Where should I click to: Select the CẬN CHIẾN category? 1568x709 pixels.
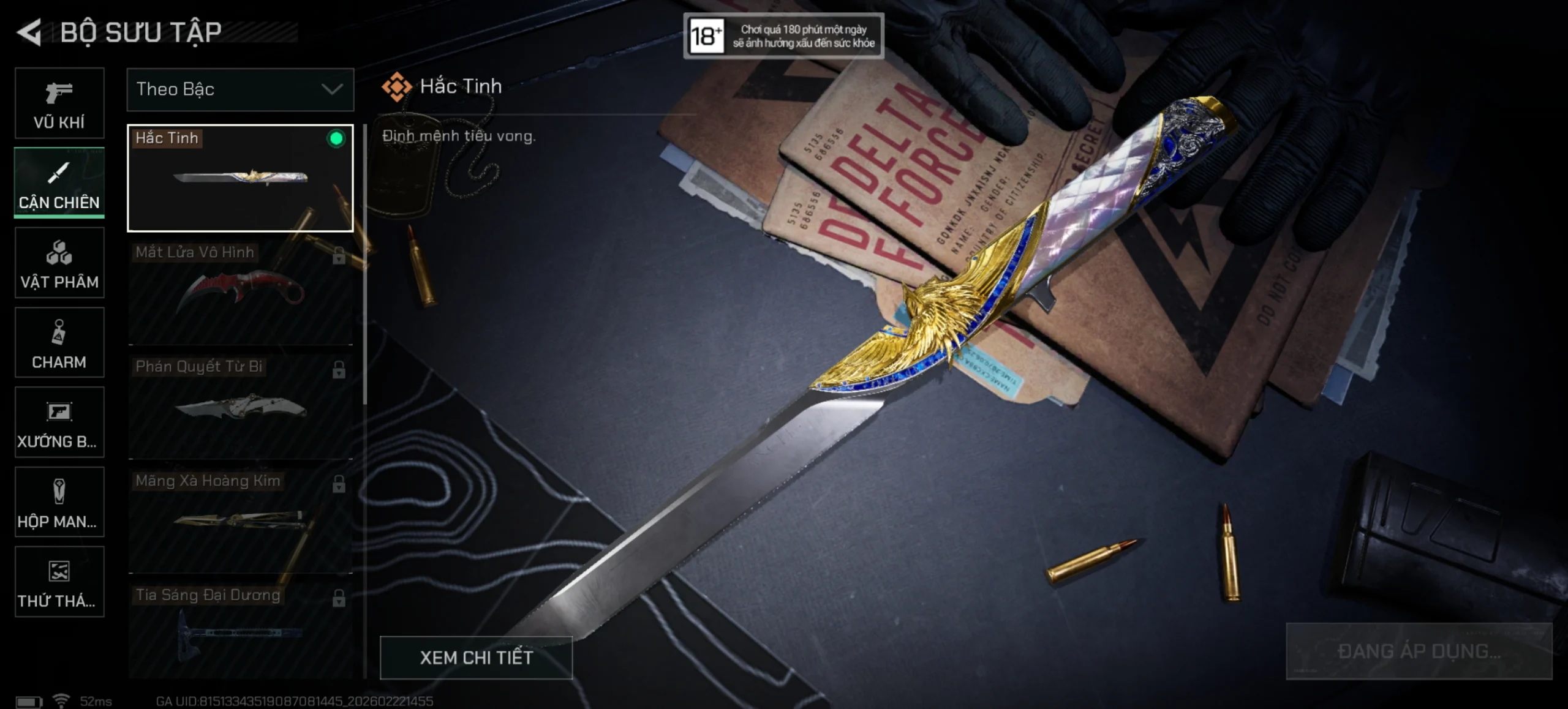click(59, 182)
